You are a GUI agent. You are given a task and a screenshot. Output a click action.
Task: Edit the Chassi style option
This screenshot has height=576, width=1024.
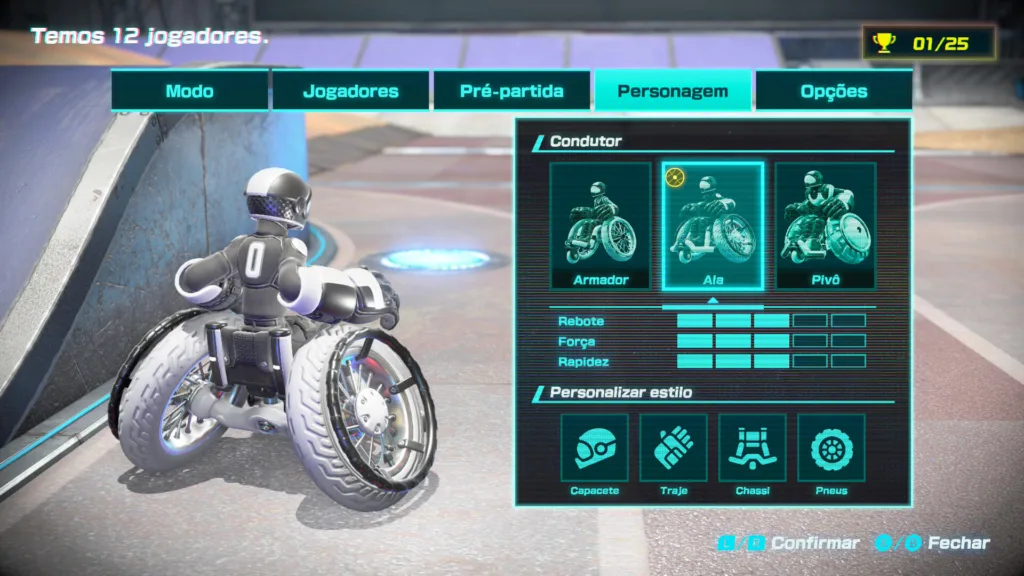click(752, 450)
